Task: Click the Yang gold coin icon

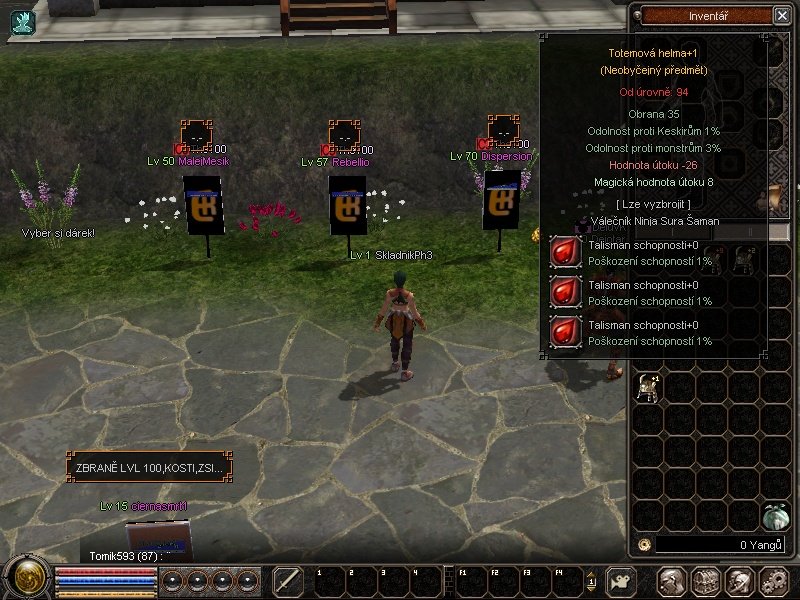Action: click(645, 545)
